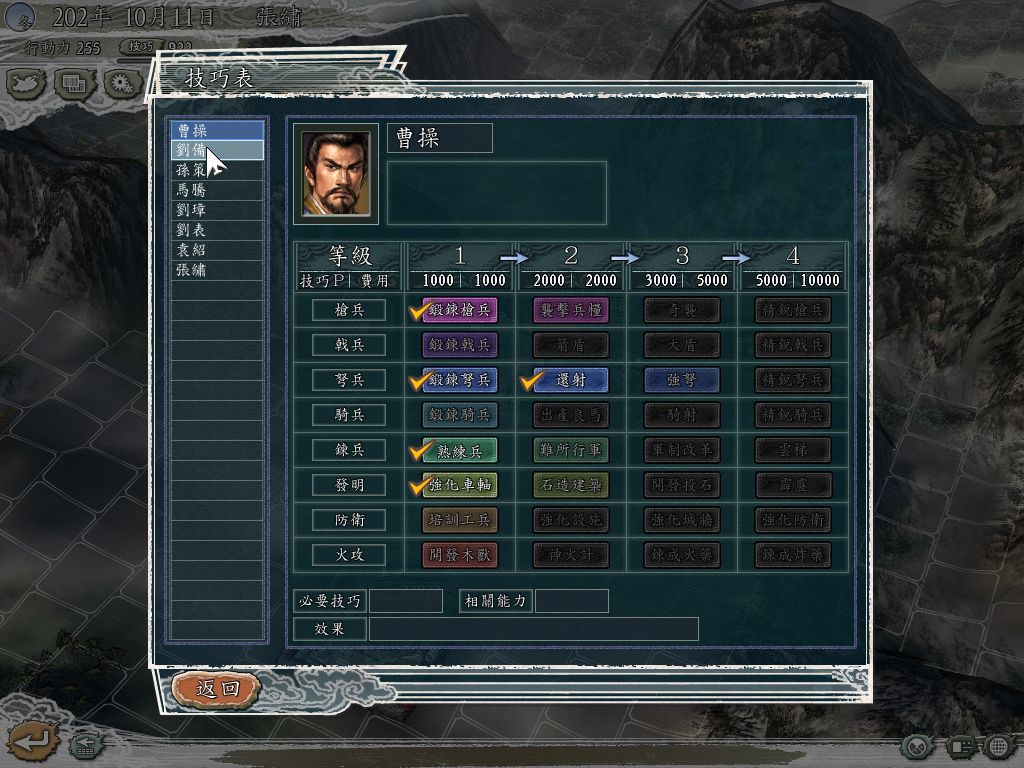Select the 難所行軍 technique
Viewport: 1024px width, 768px height.
click(570, 451)
